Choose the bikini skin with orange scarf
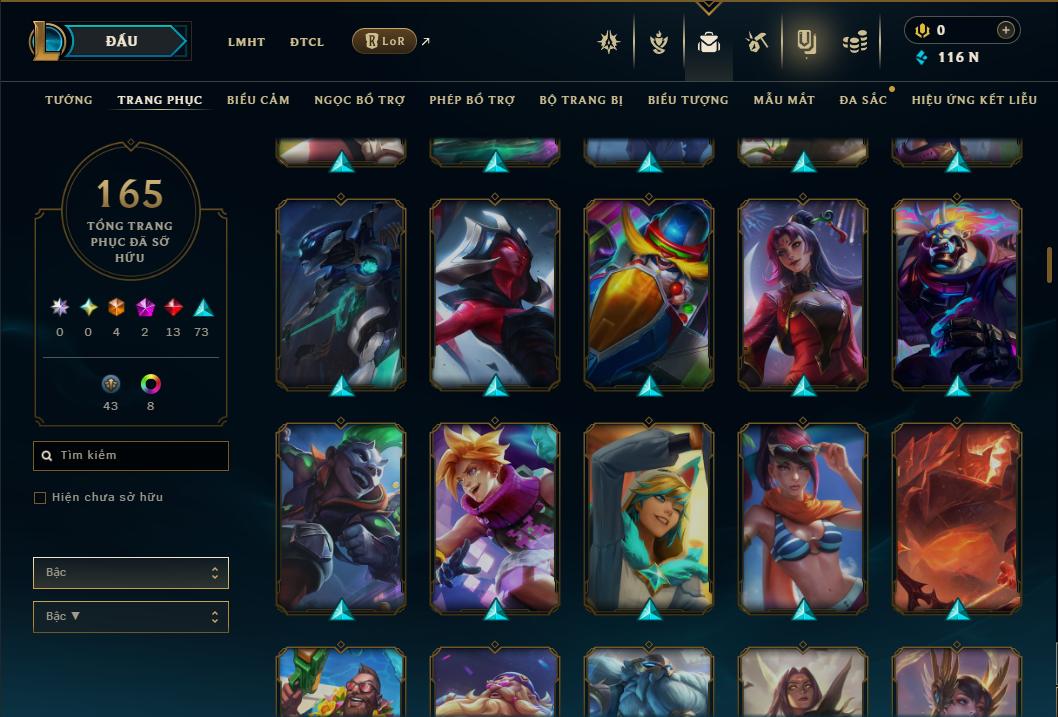This screenshot has height=717, width=1058. pyautogui.click(x=803, y=517)
